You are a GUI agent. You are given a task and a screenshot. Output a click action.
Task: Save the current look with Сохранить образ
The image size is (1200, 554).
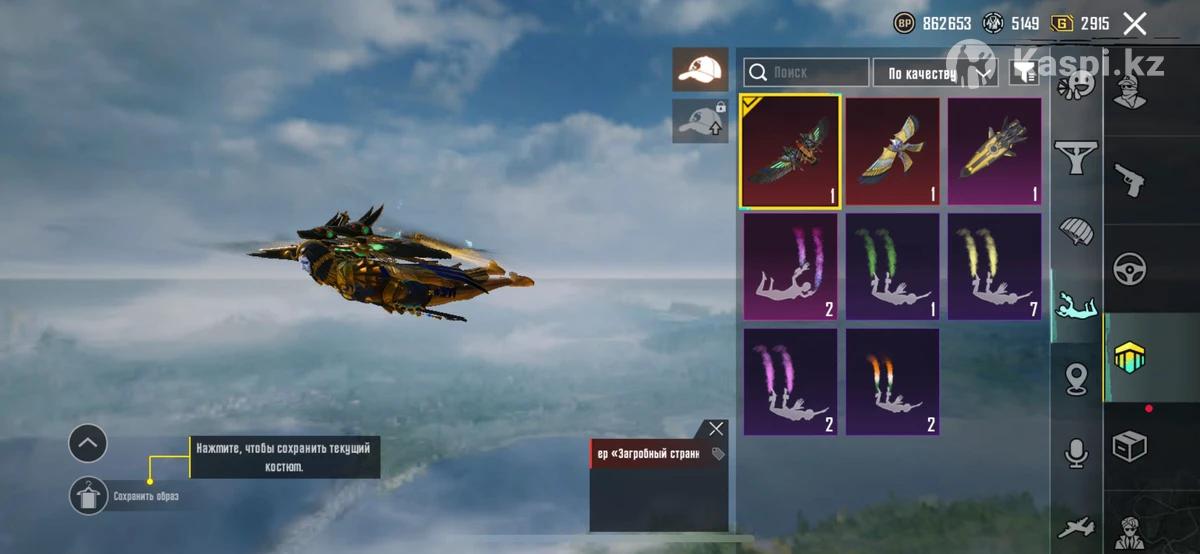click(89, 496)
